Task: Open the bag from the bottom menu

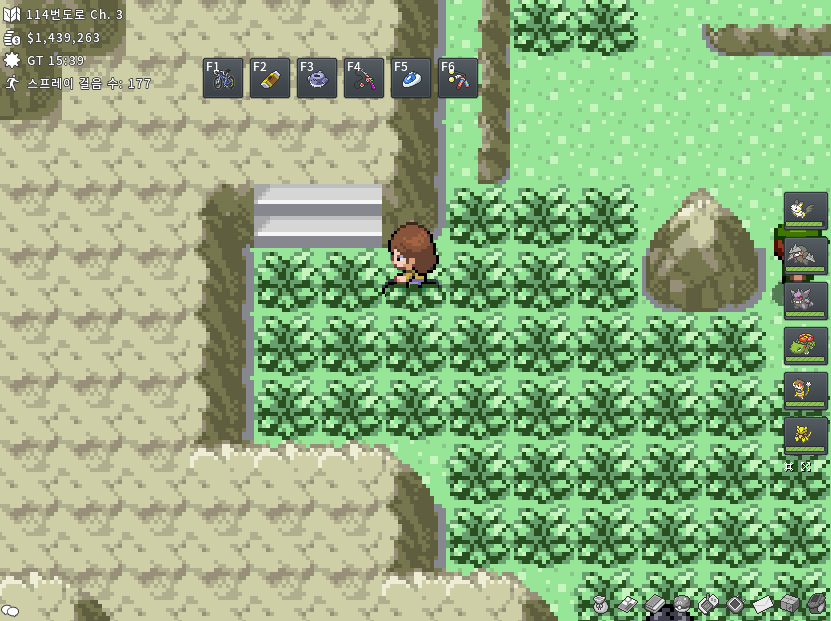Action: point(600,603)
